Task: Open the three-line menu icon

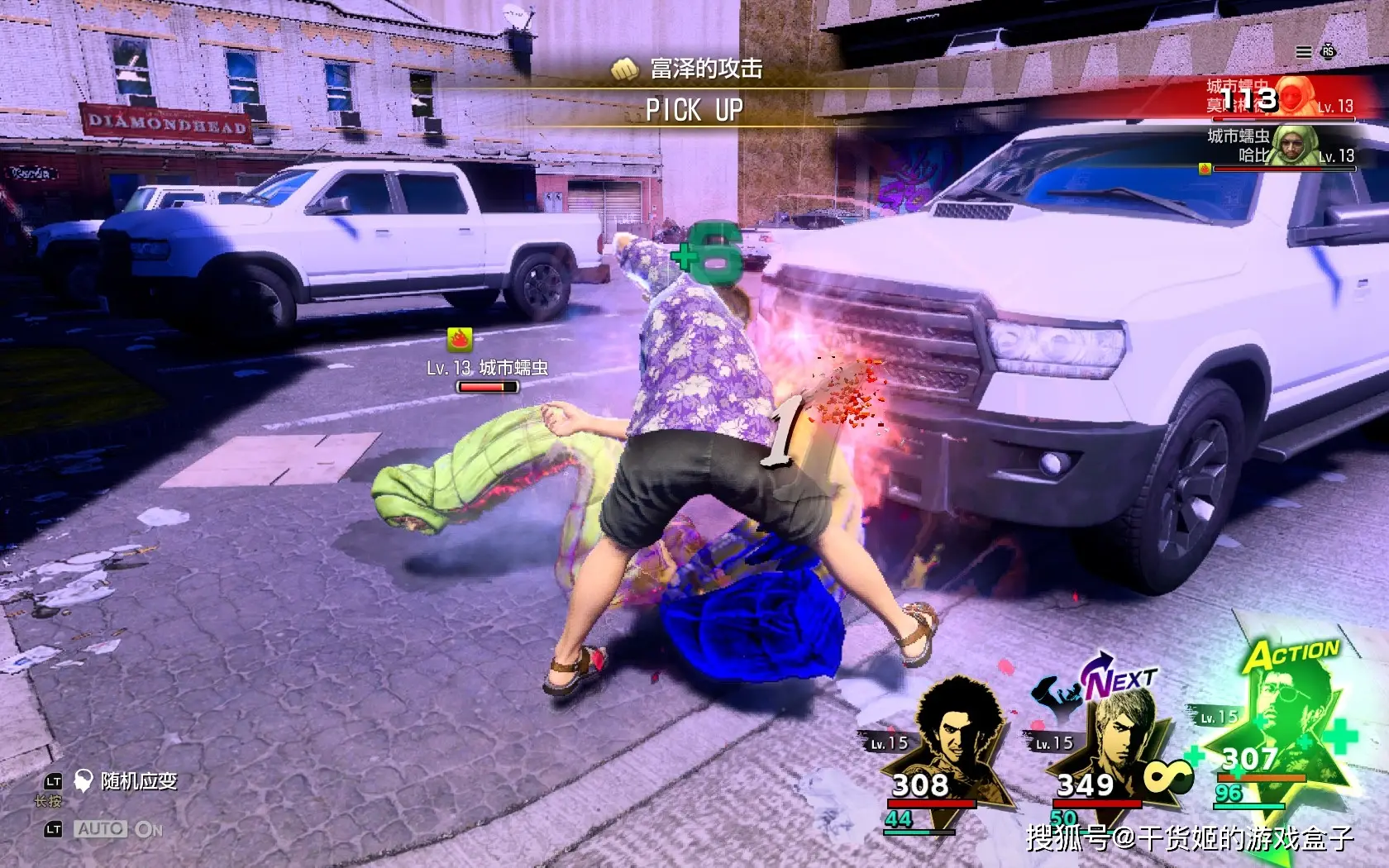Action: click(1303, 52)
